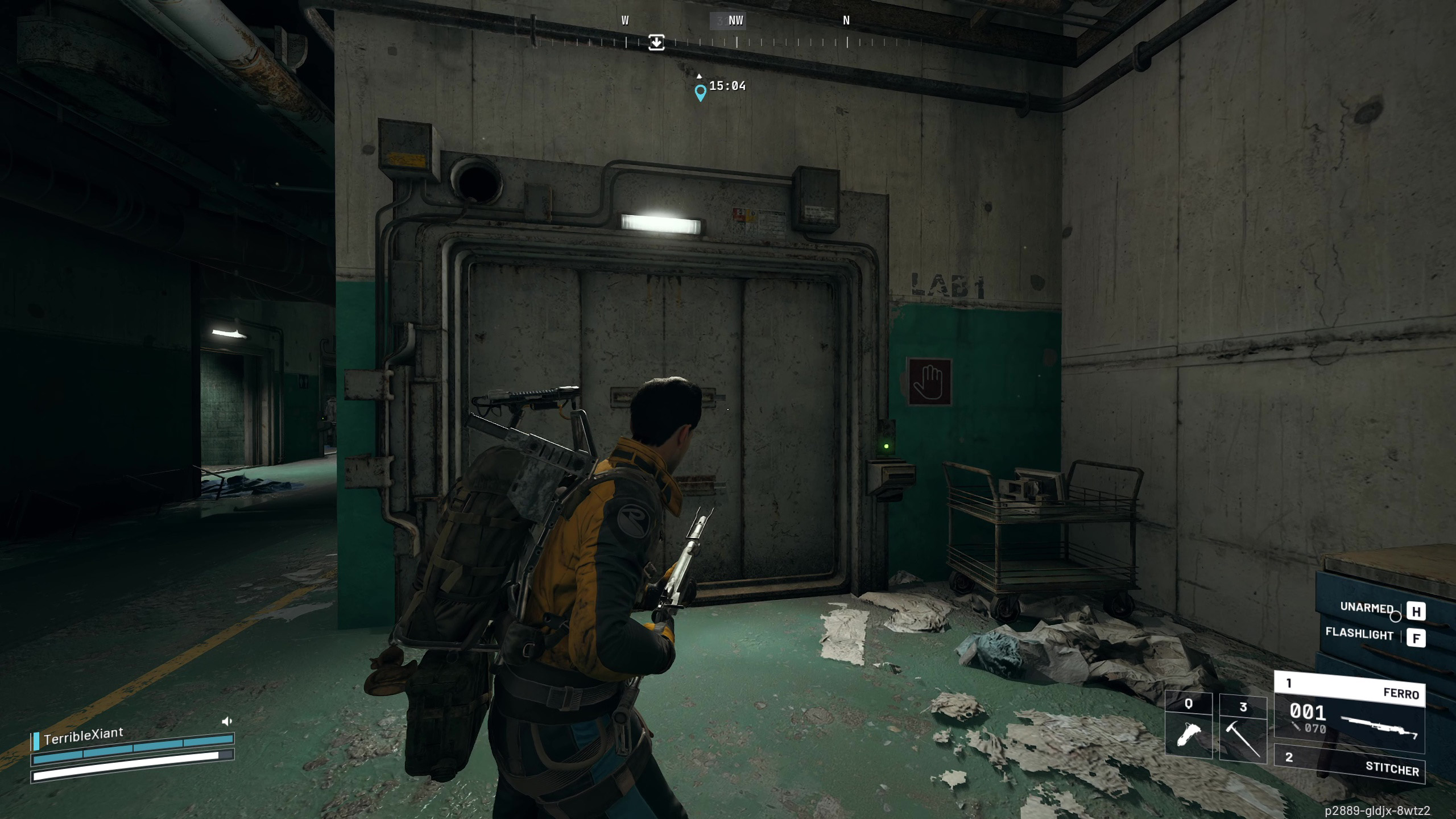Equip the pickaxe tool in slot 3
The height and width of the screenshot is (819, 1456).
1243,729
